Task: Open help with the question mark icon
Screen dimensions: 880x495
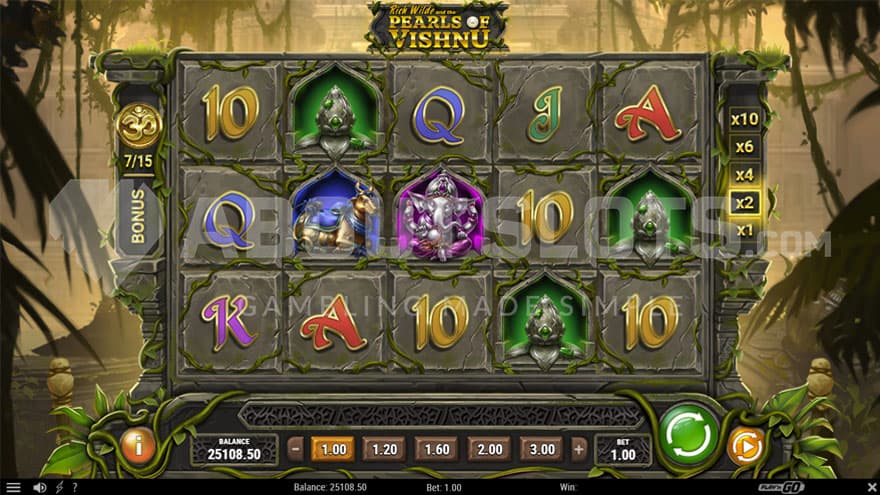Action: tap(74, 487)
